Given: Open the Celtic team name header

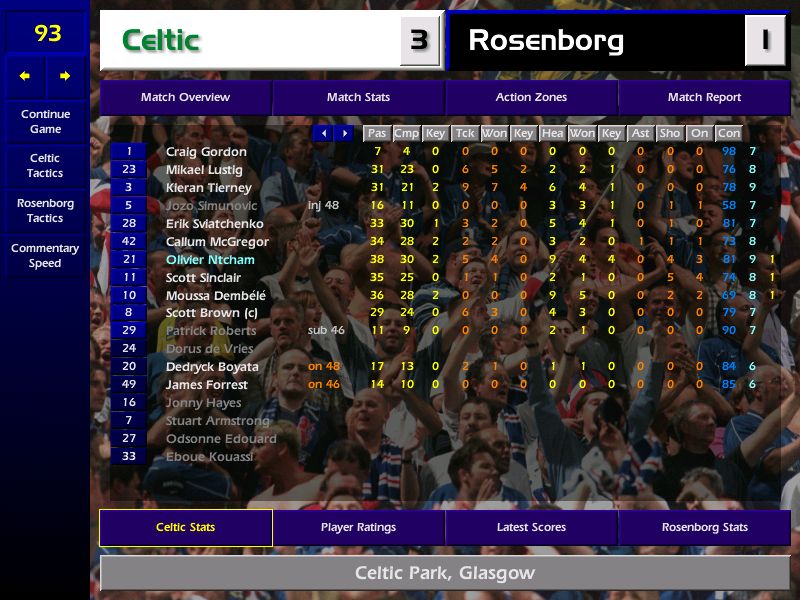Looking at the screenshot, I should (250, 41).
